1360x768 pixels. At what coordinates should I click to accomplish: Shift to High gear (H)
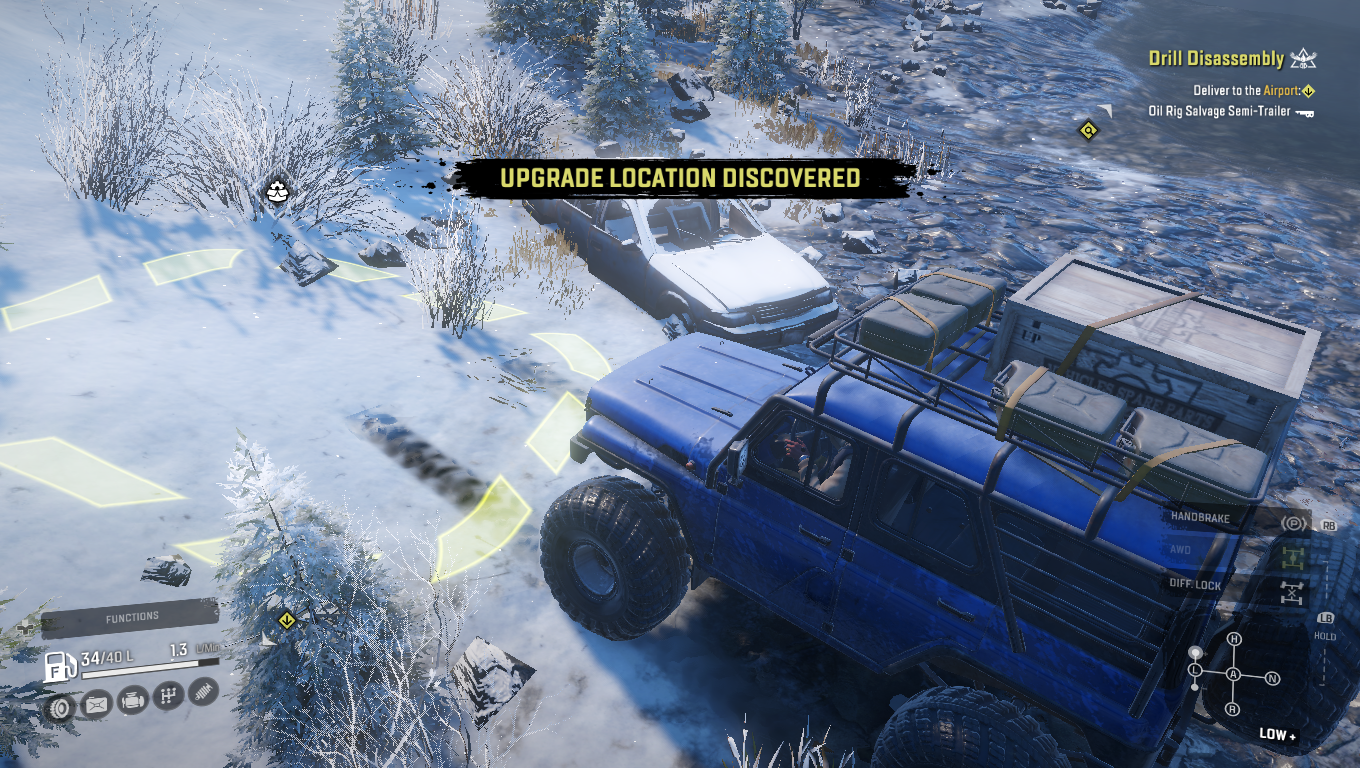click(1234, 639)
